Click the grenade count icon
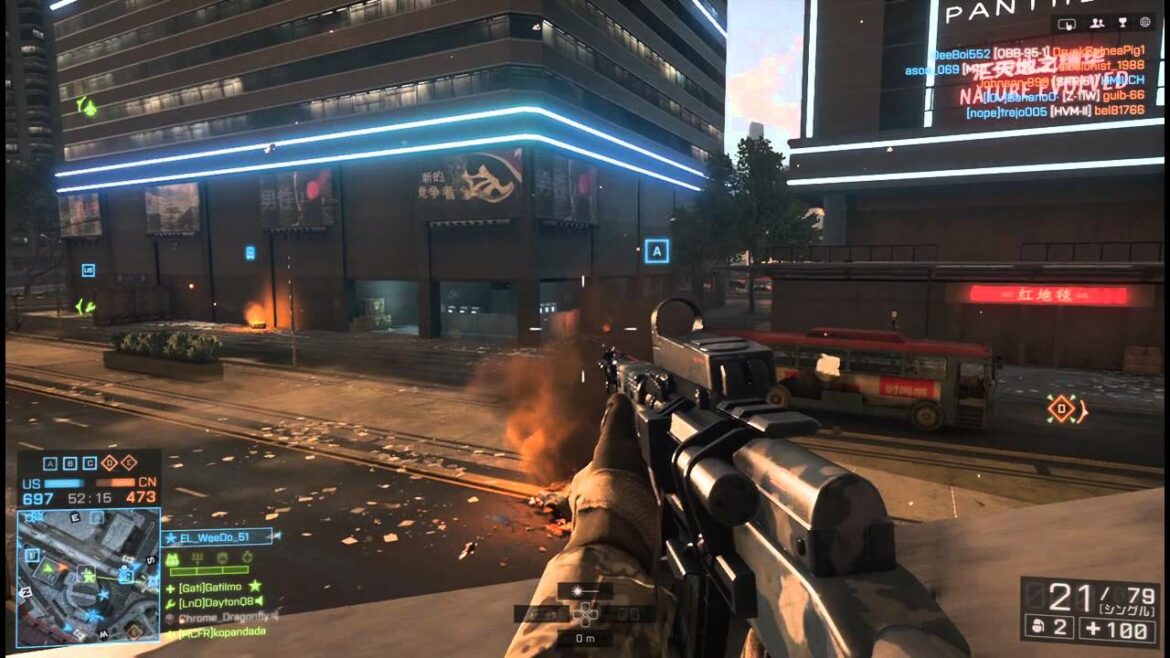 (x=1037, y=627)
